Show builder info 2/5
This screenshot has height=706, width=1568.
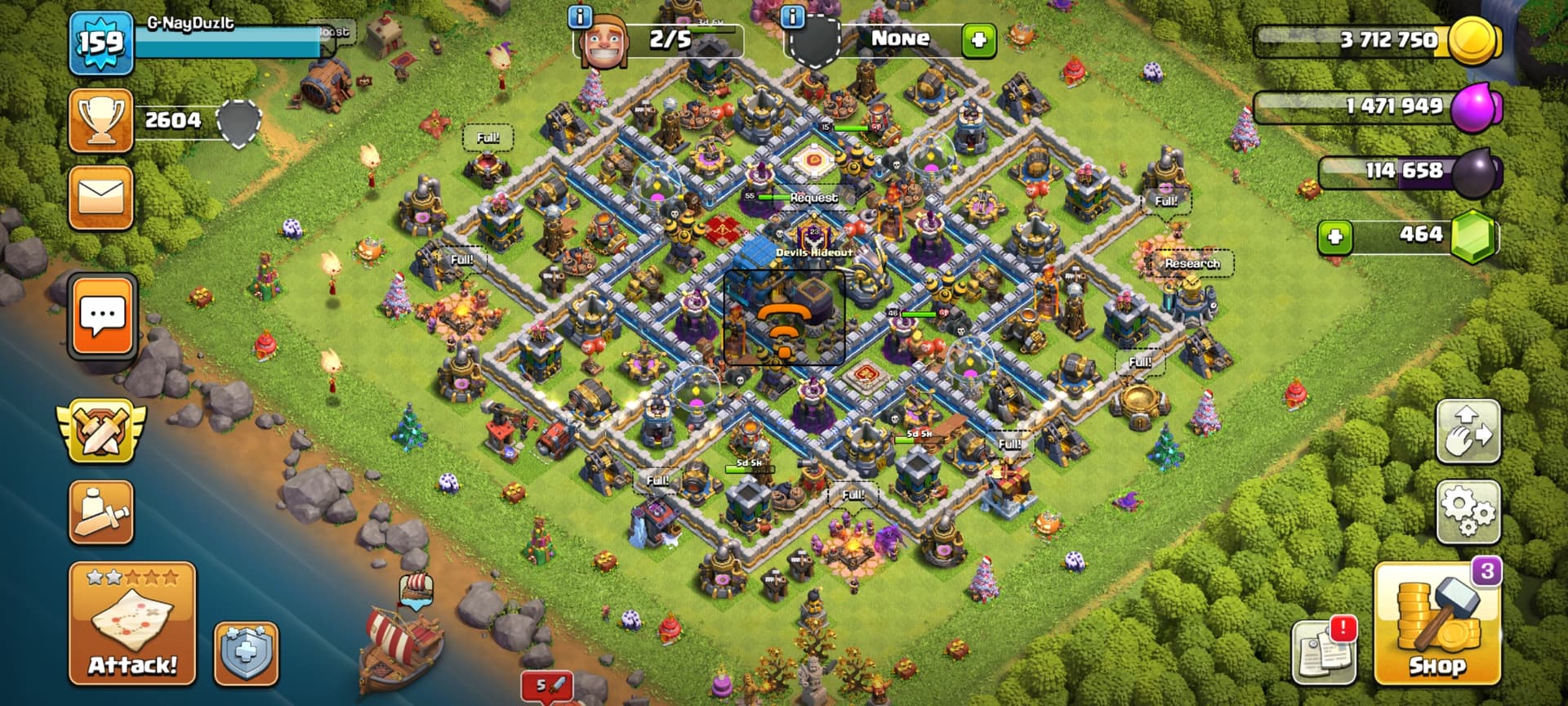[x=580, y=16]
